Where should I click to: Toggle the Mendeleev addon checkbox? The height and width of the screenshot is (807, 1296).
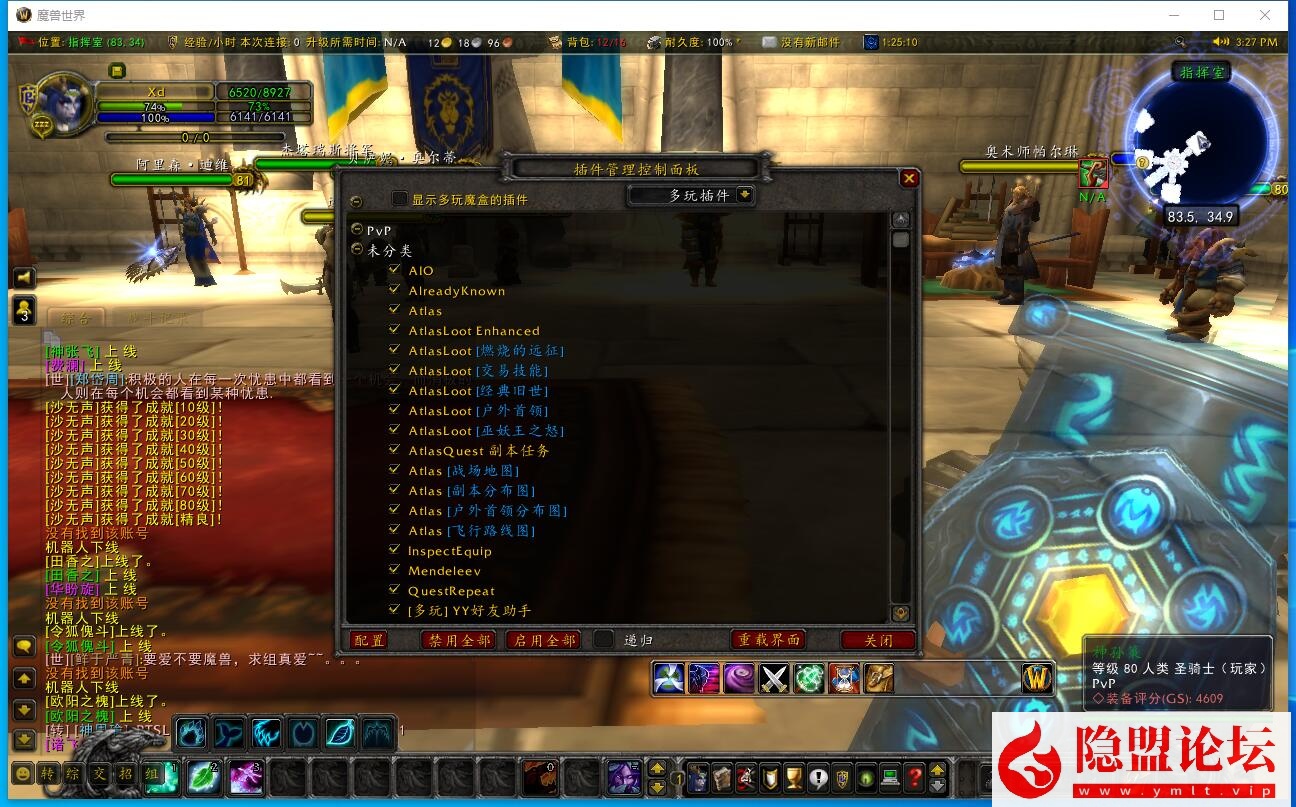(394, 570)
